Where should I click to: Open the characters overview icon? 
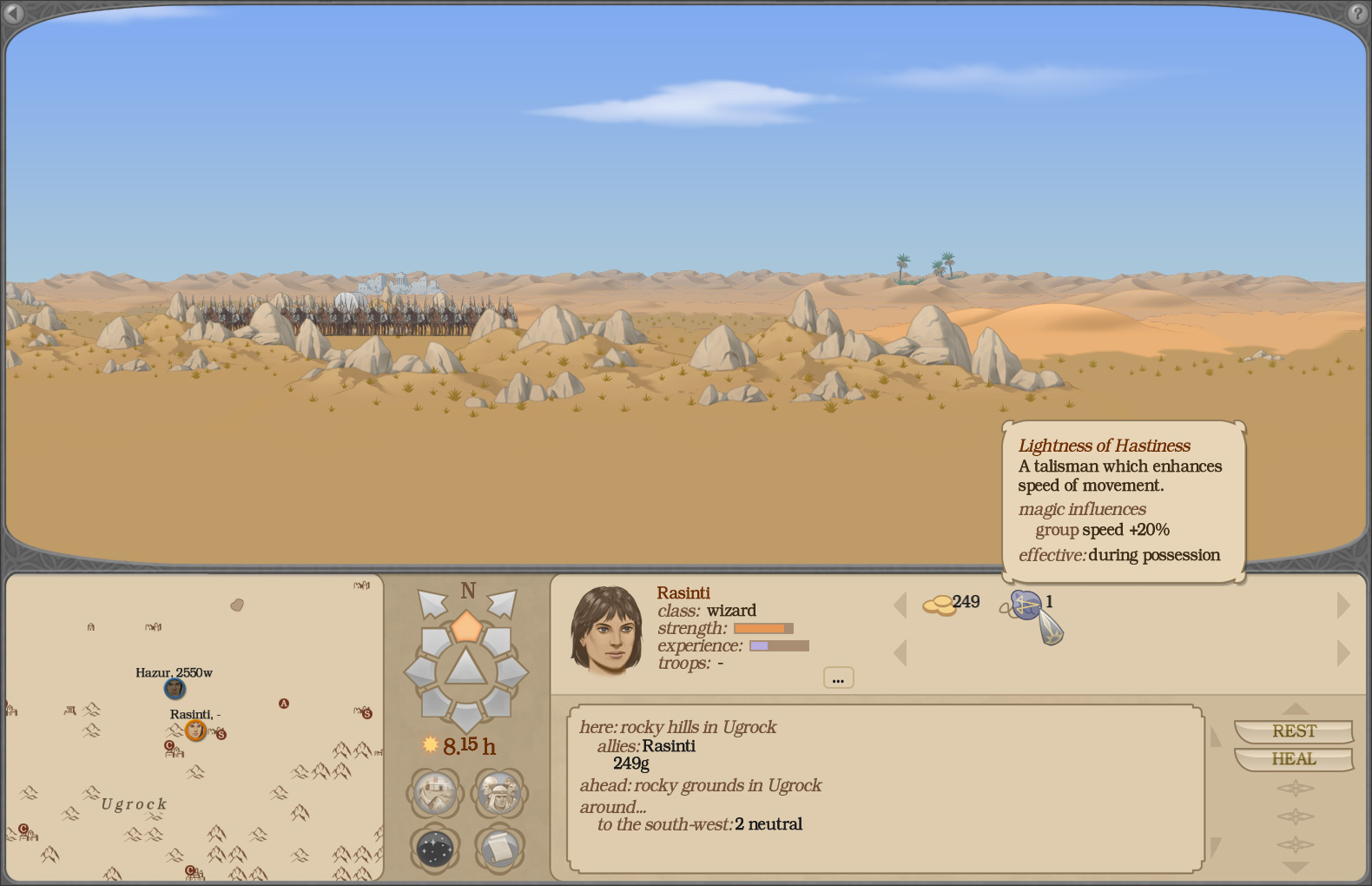(500, 792)
